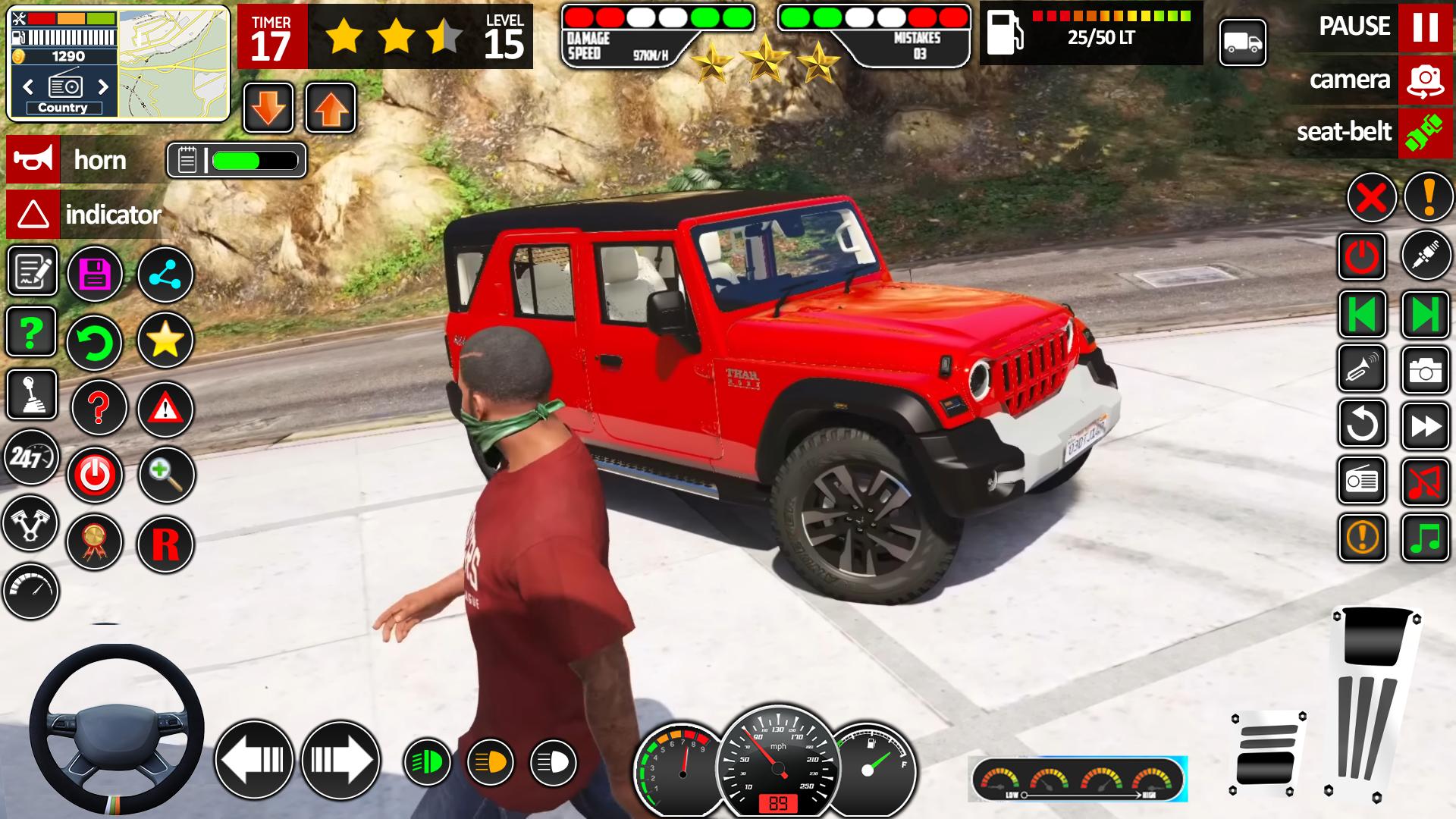Click the orange down arrow button
The width and height of the screenshot is (1456, 819).
(268, 108)
